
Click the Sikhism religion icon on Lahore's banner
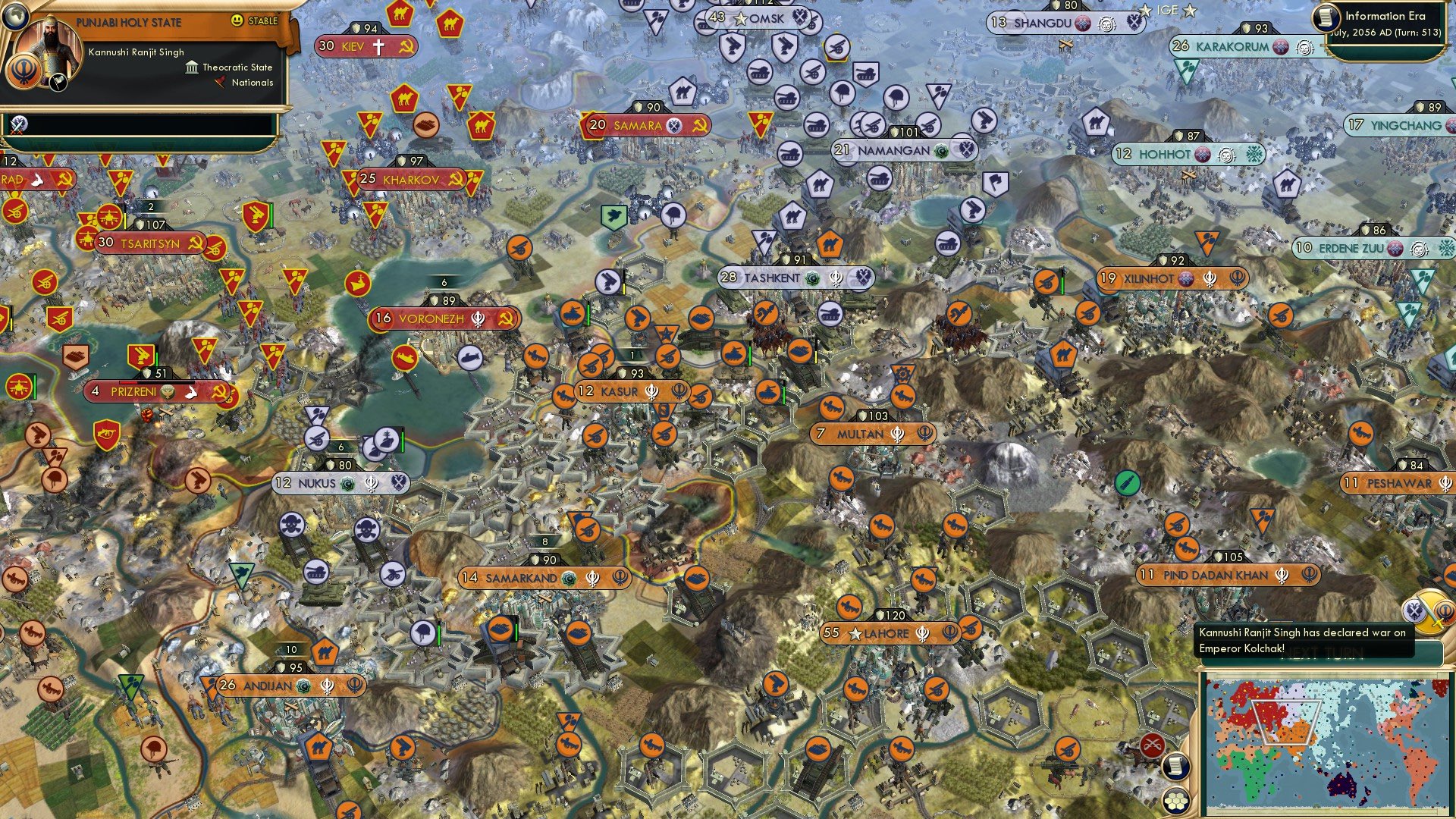tap(923, 633)
